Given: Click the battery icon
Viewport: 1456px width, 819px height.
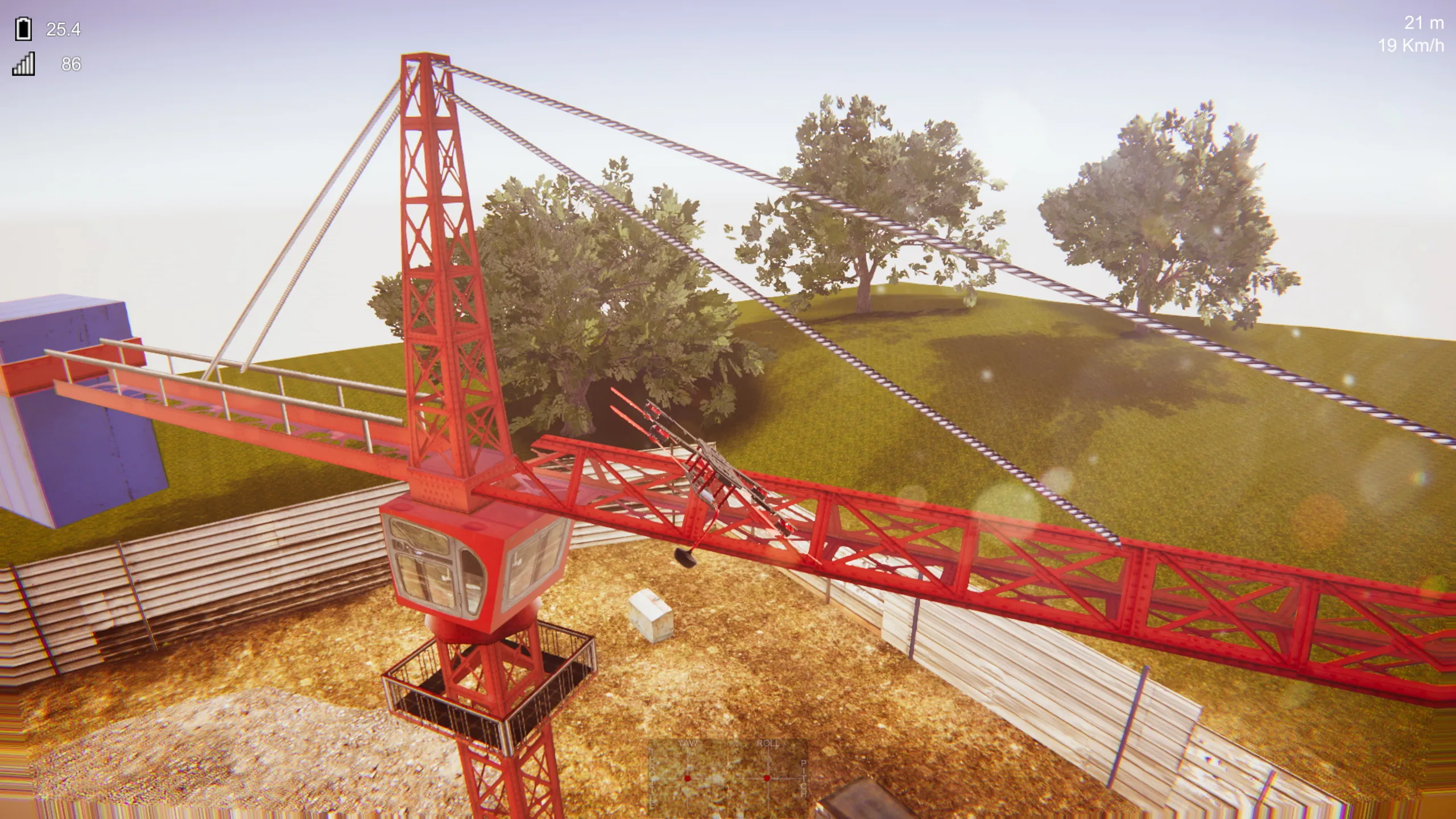Looking at the screenshot, I should 23,29.
